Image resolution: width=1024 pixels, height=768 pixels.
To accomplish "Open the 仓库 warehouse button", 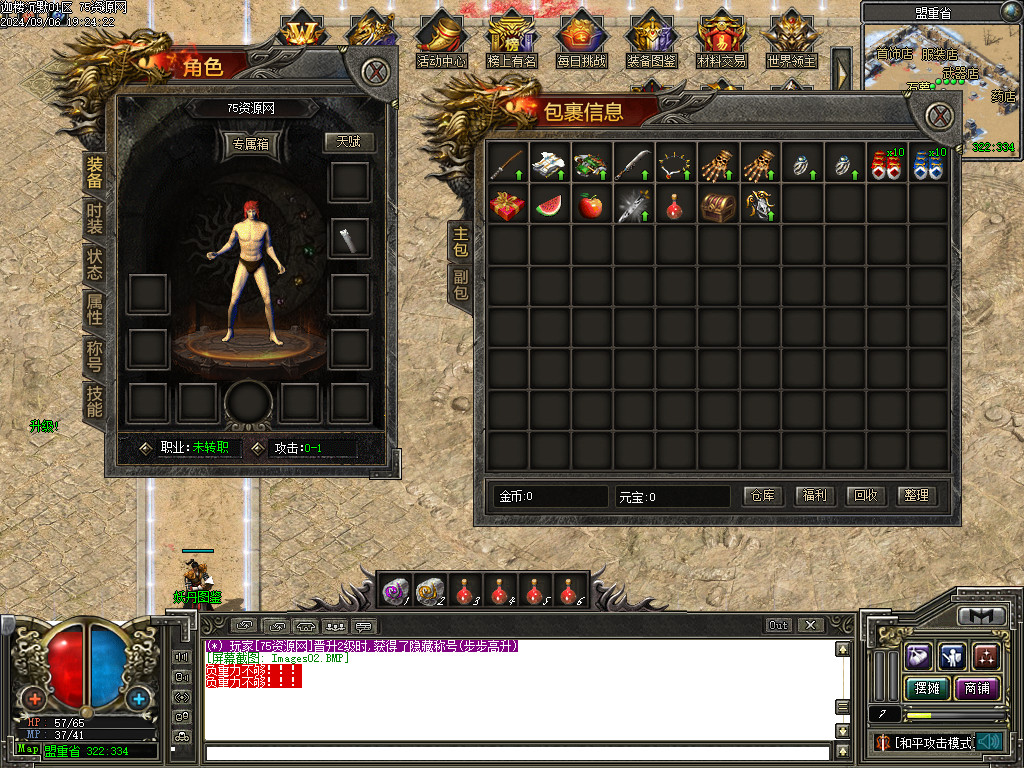I will pos(763,495).
